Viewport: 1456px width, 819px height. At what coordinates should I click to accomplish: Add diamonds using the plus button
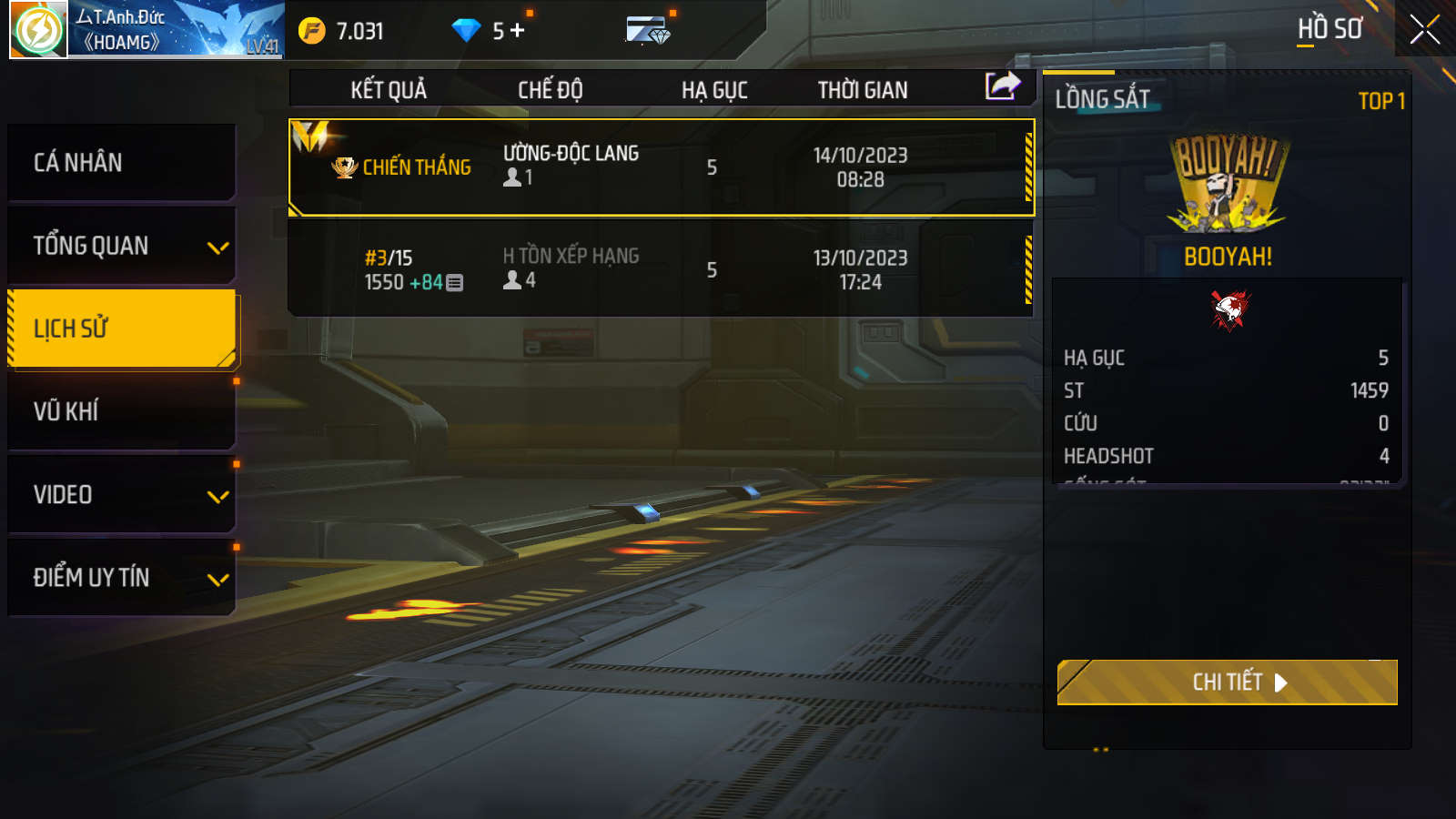pos(518,31)
